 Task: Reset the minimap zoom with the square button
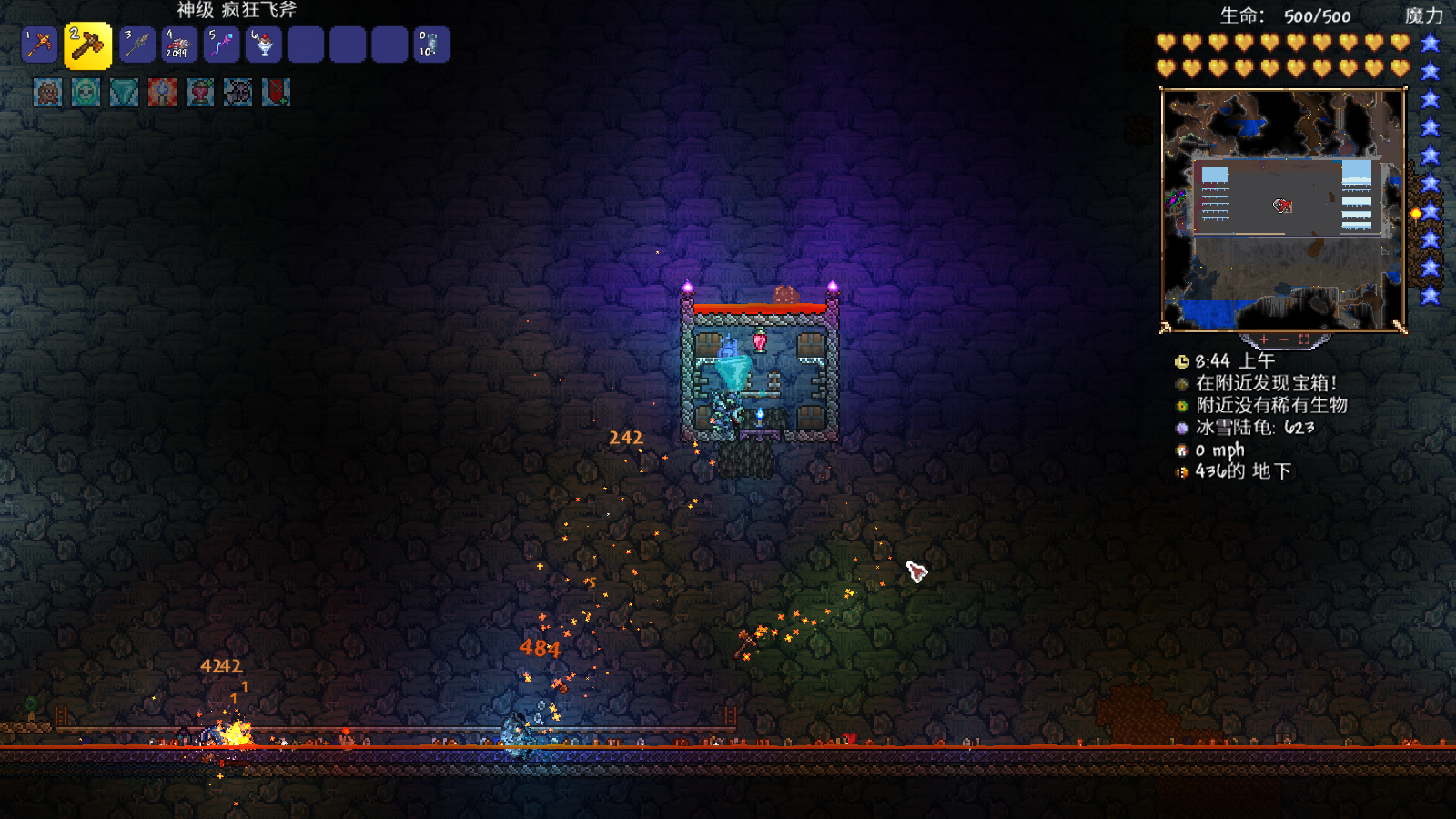point(1304,339)
